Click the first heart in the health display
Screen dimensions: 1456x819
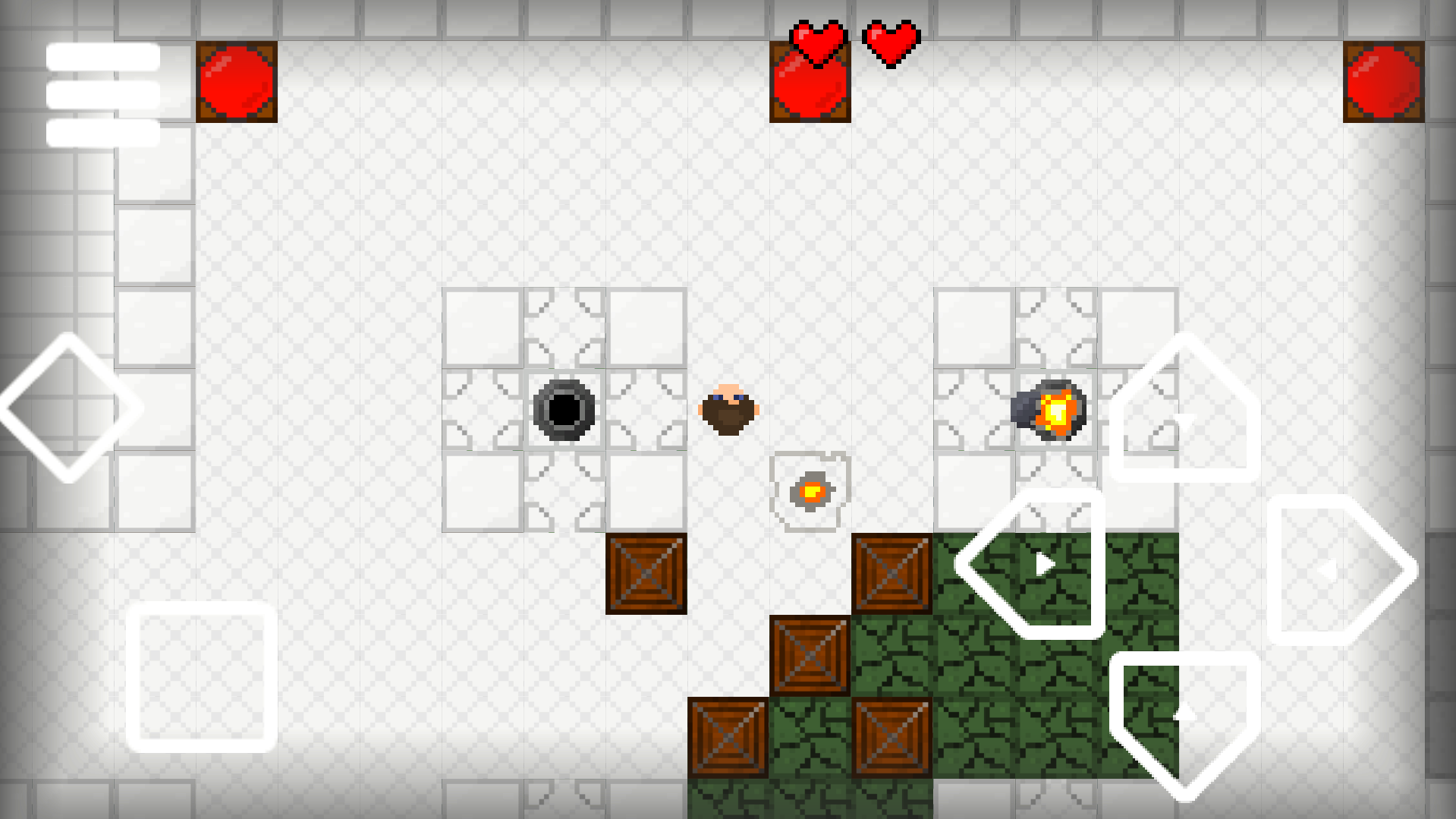[x=819, y=43]
